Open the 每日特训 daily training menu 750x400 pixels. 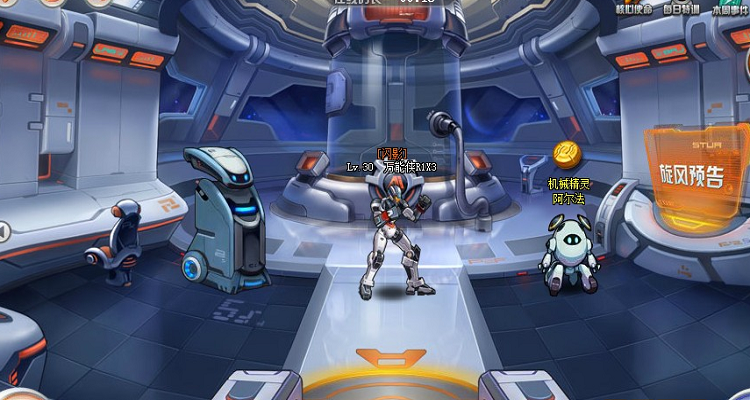[682, 9]
